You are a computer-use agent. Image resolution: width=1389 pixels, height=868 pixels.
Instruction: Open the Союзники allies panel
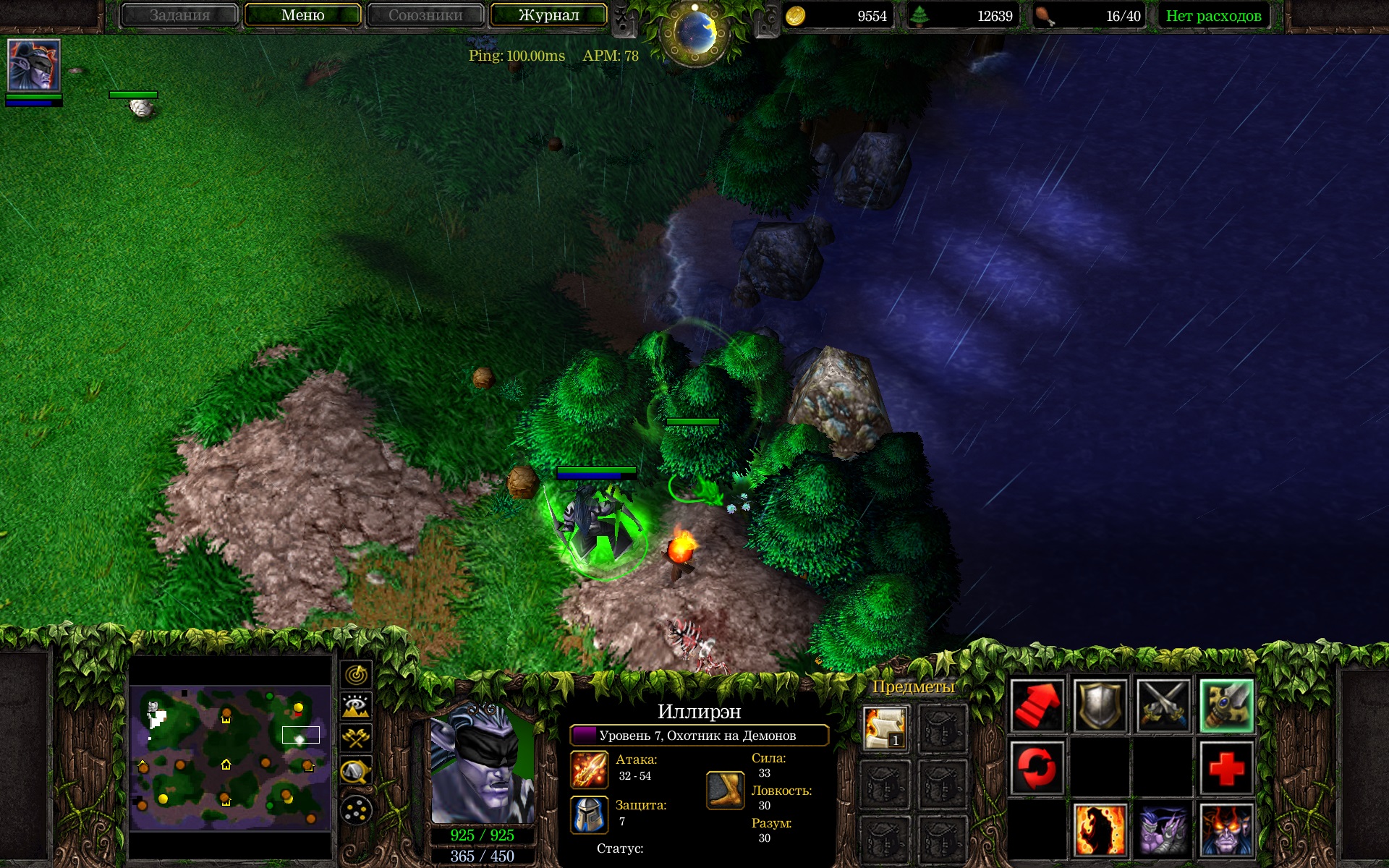(425, 15)
